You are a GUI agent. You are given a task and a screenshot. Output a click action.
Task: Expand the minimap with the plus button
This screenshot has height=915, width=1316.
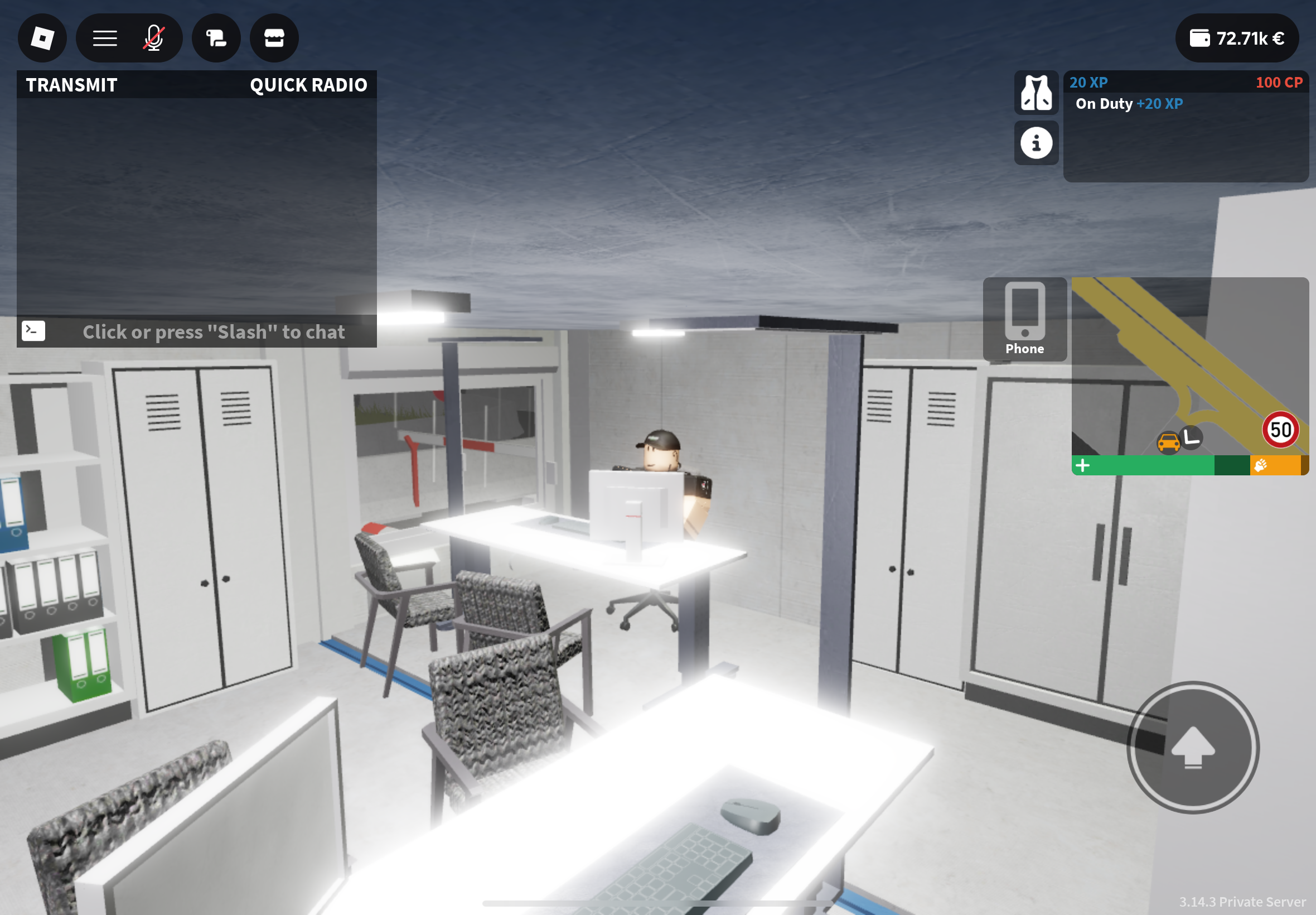pos(1083,465)
